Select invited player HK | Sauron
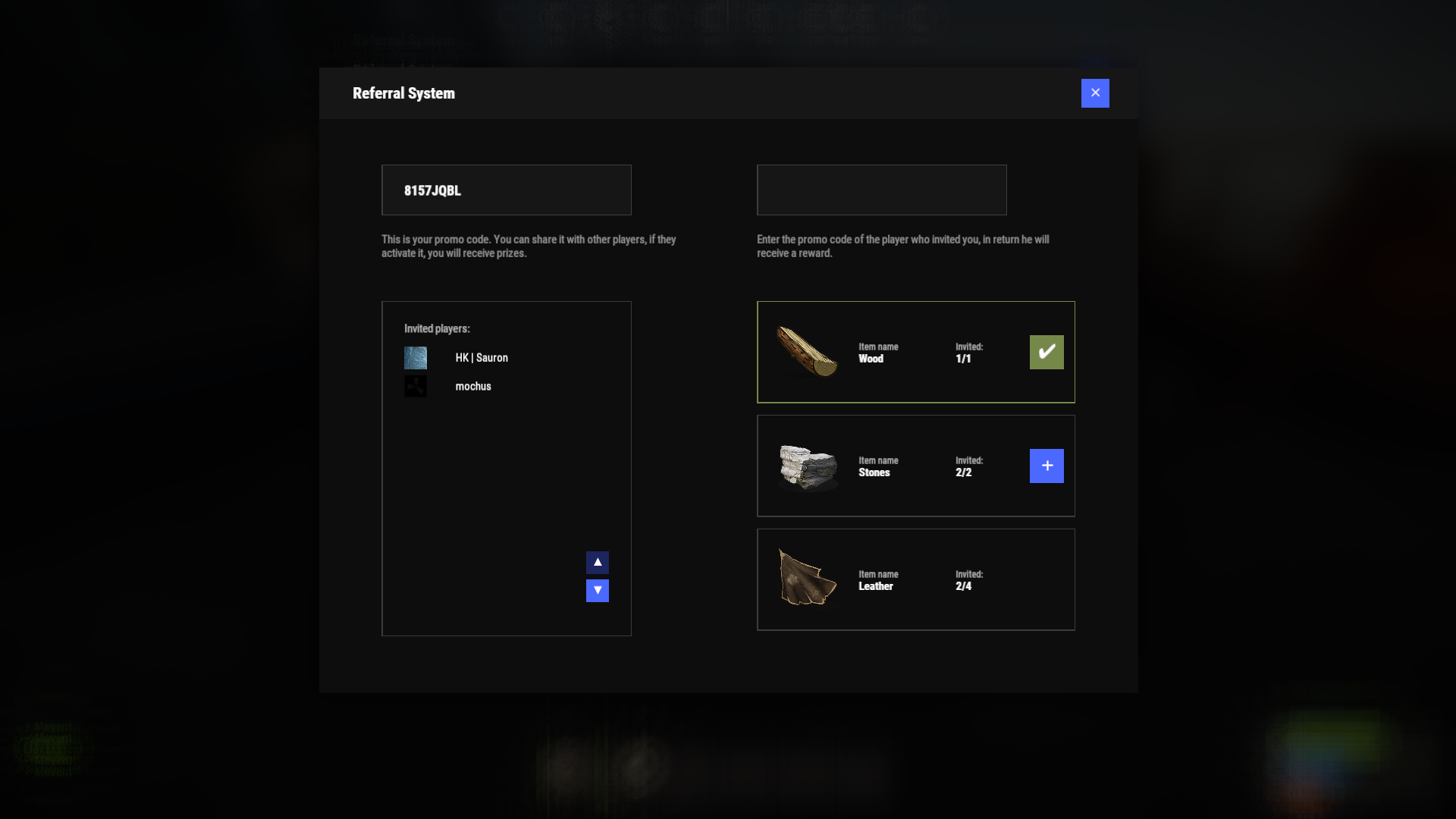The image size is (1456, 819). point(481,358)
